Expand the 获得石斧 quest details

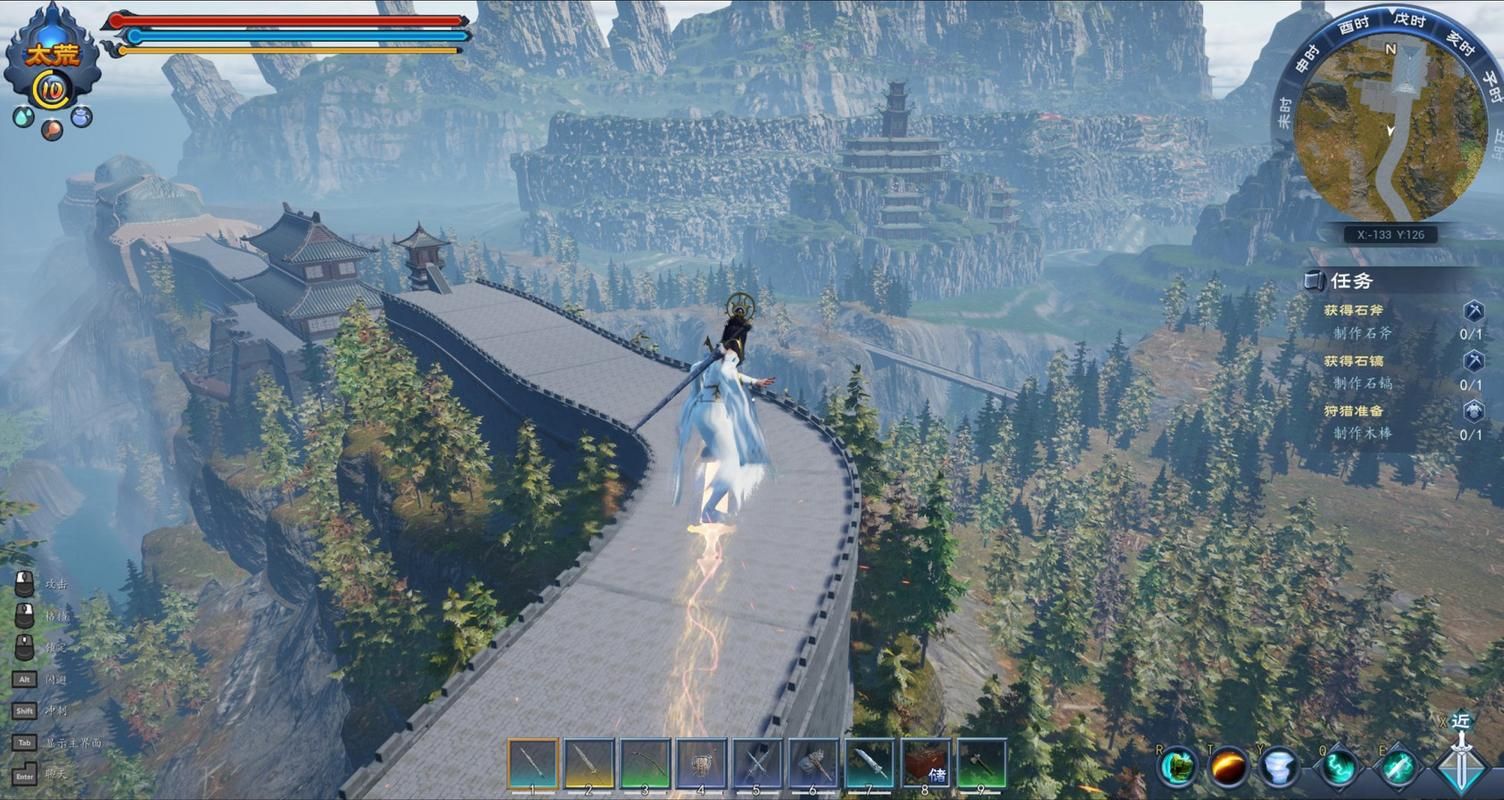[x=1355, y=312]
